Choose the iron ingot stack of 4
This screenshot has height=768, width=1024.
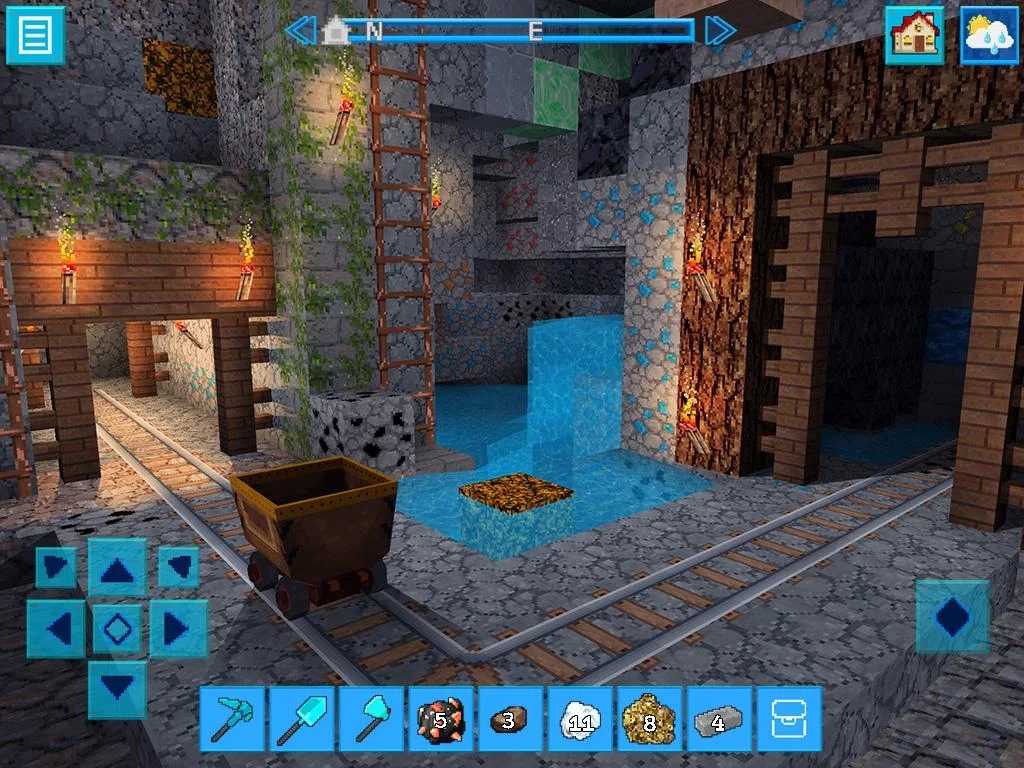pos(719,718)
